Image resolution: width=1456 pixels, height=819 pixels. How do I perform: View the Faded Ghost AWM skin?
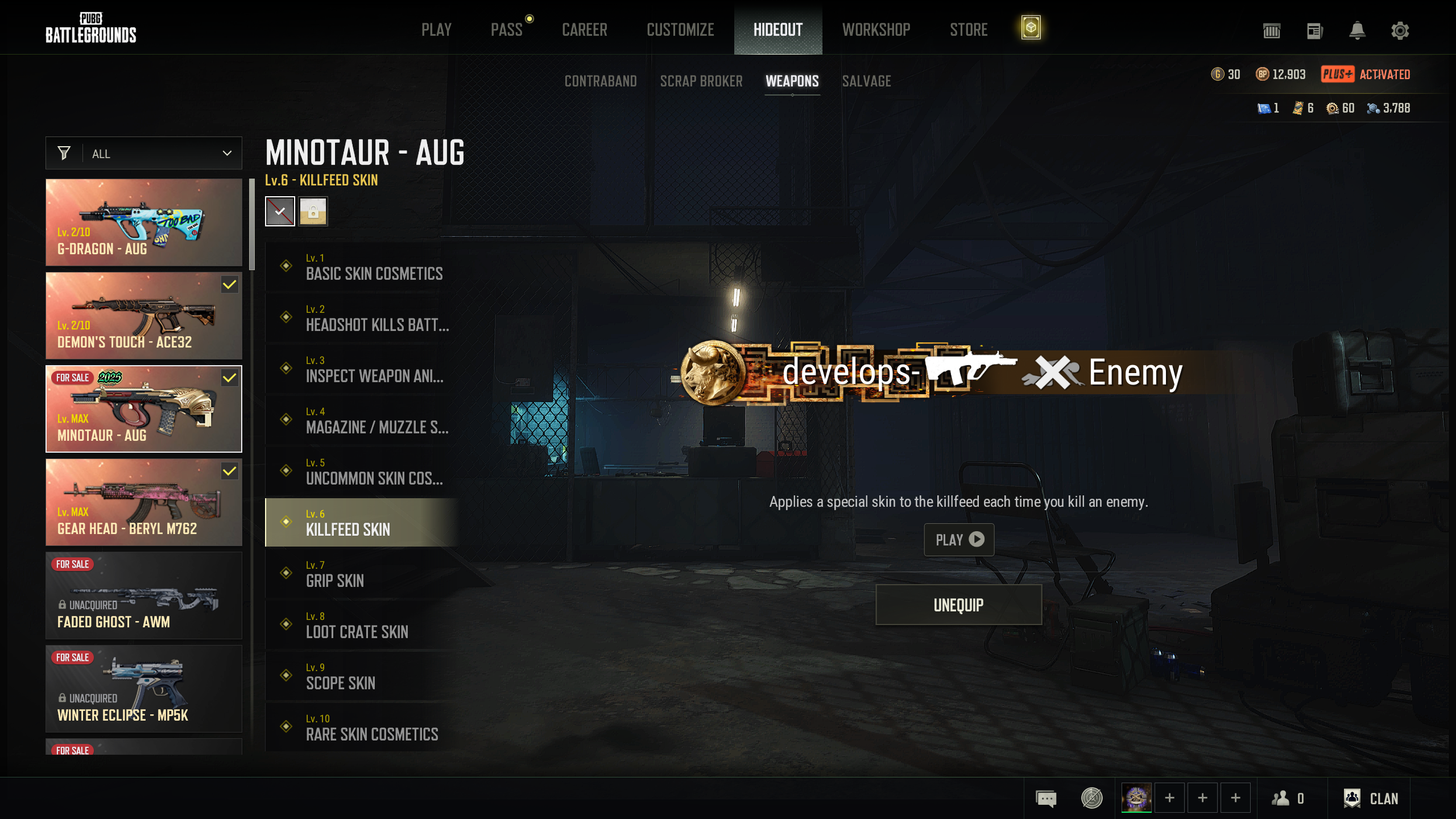(x=144, y=595)
